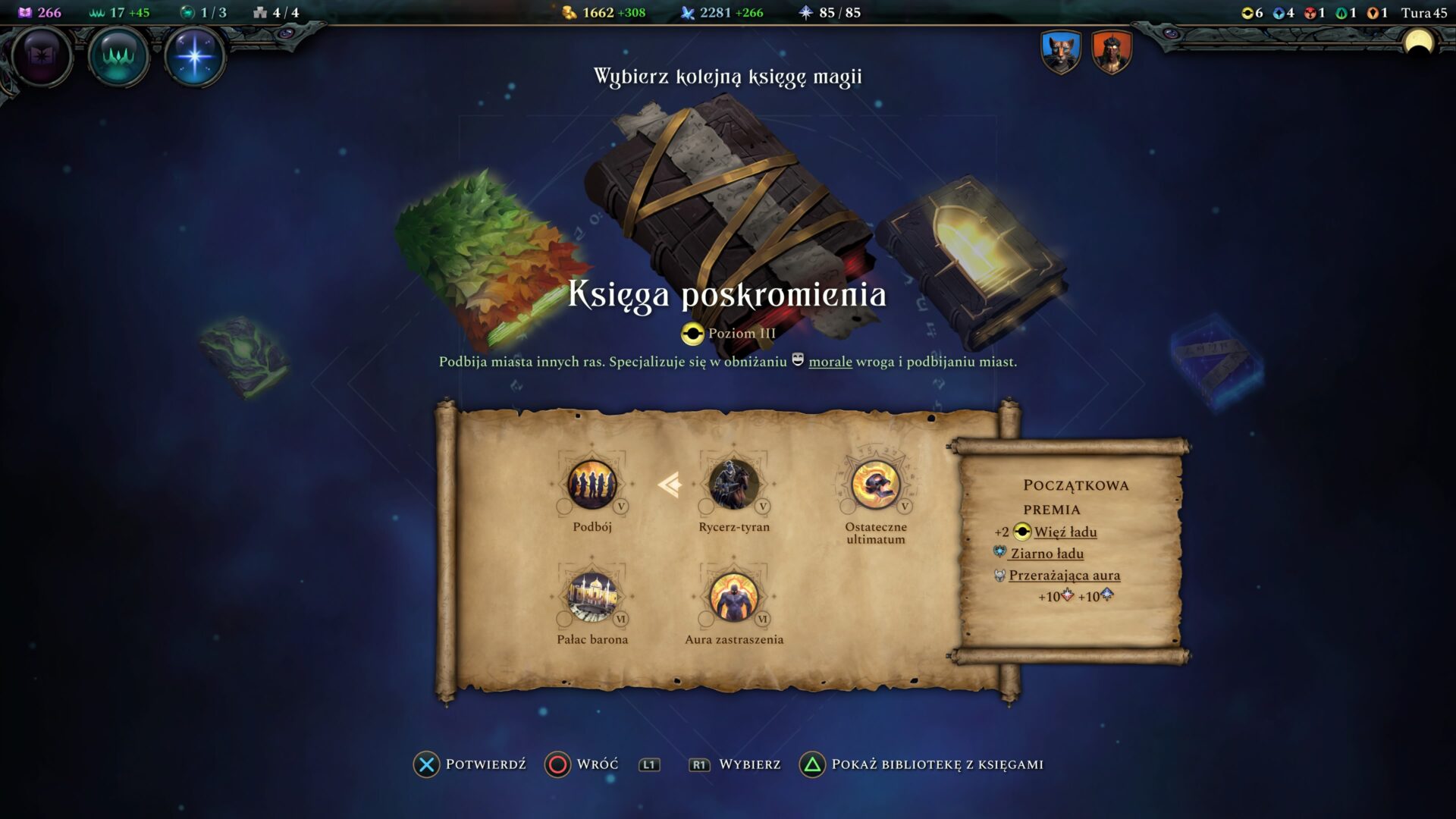Select the faded blue tome
This screenshot has width=1456, height=819.
click(x=1215, y=362)
